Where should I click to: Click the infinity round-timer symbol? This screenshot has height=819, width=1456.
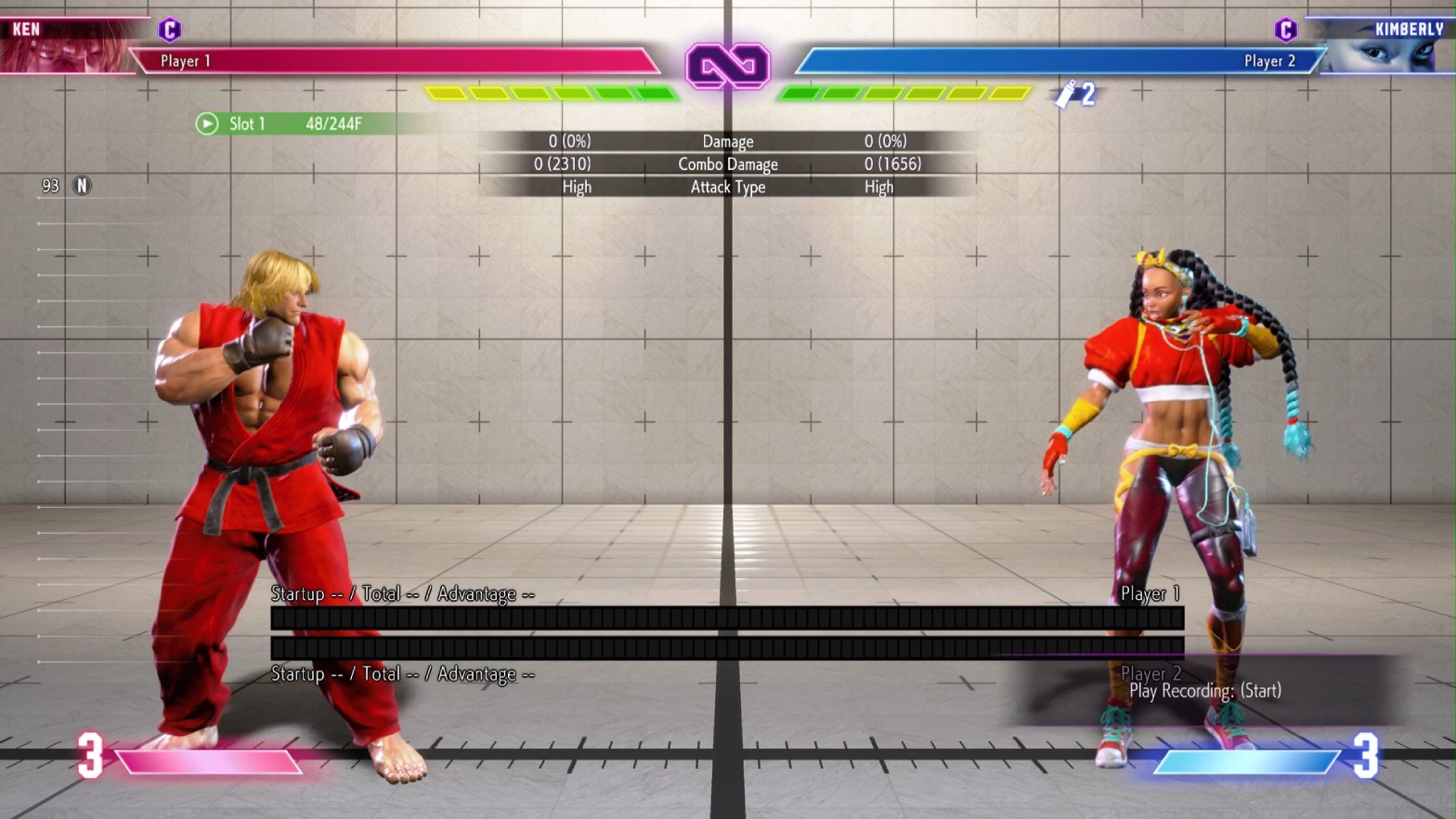click(727, 67)
